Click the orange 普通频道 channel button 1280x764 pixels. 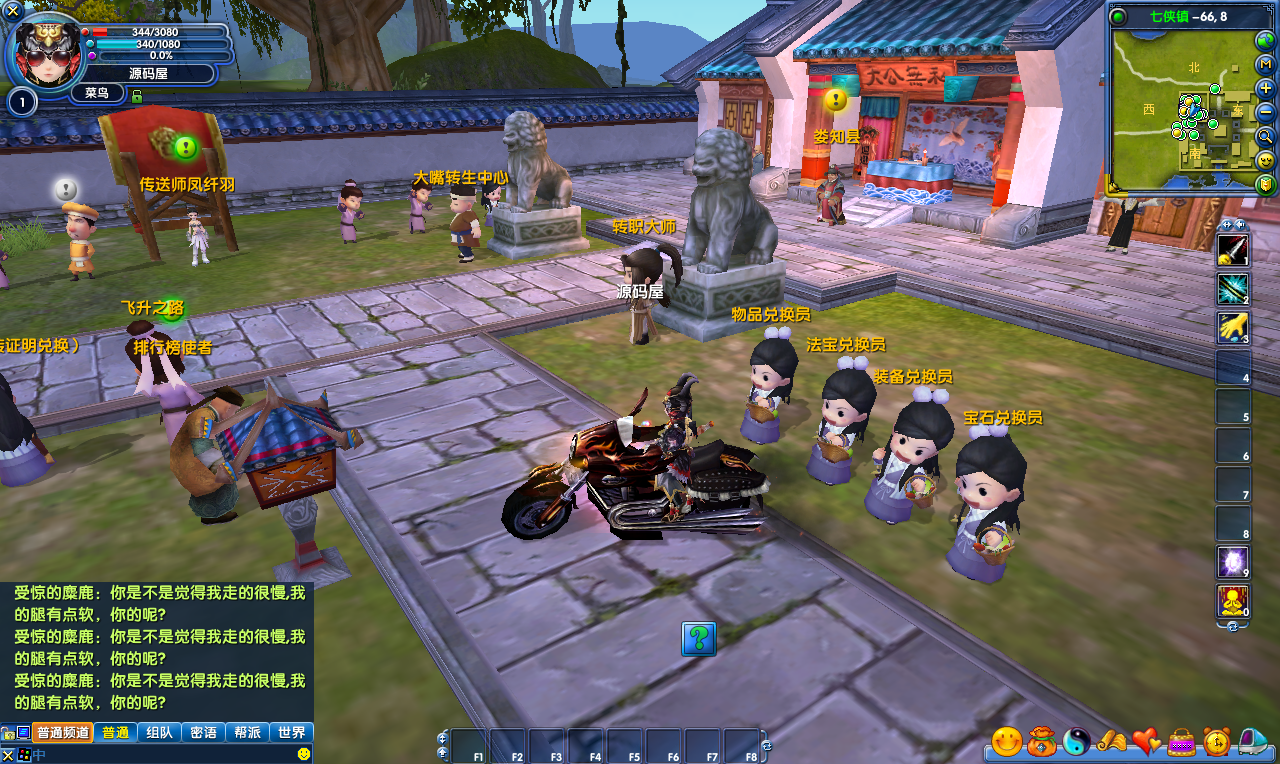pos(63,732)
